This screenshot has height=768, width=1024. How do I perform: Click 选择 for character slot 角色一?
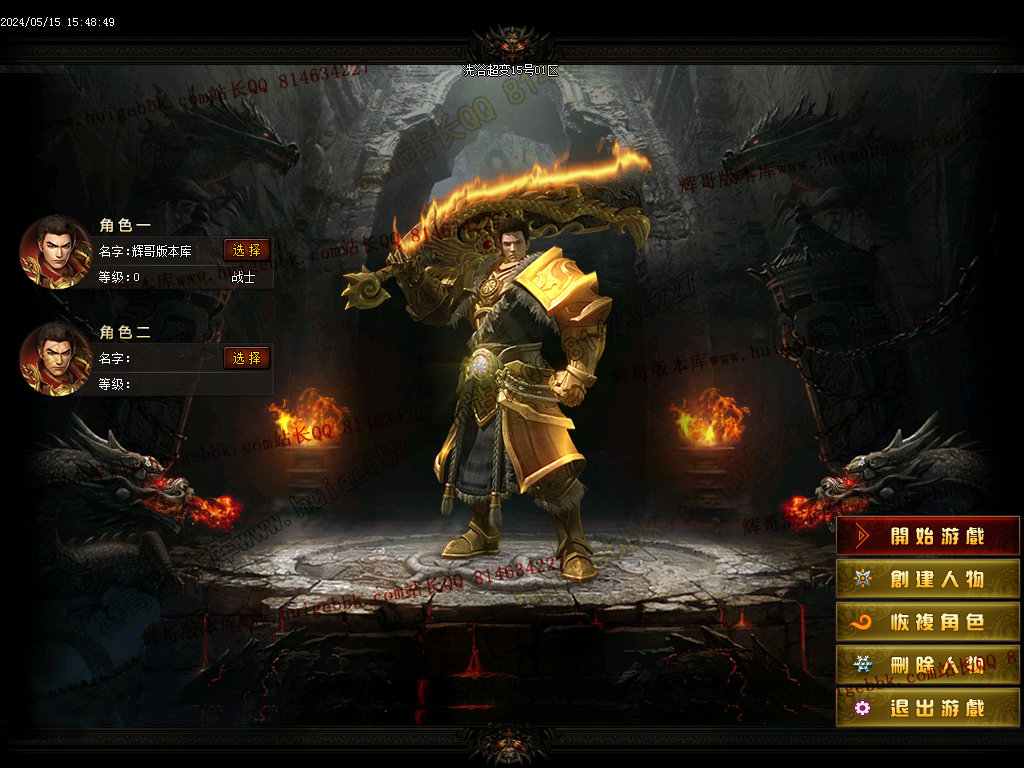click(x=247, y=250)
